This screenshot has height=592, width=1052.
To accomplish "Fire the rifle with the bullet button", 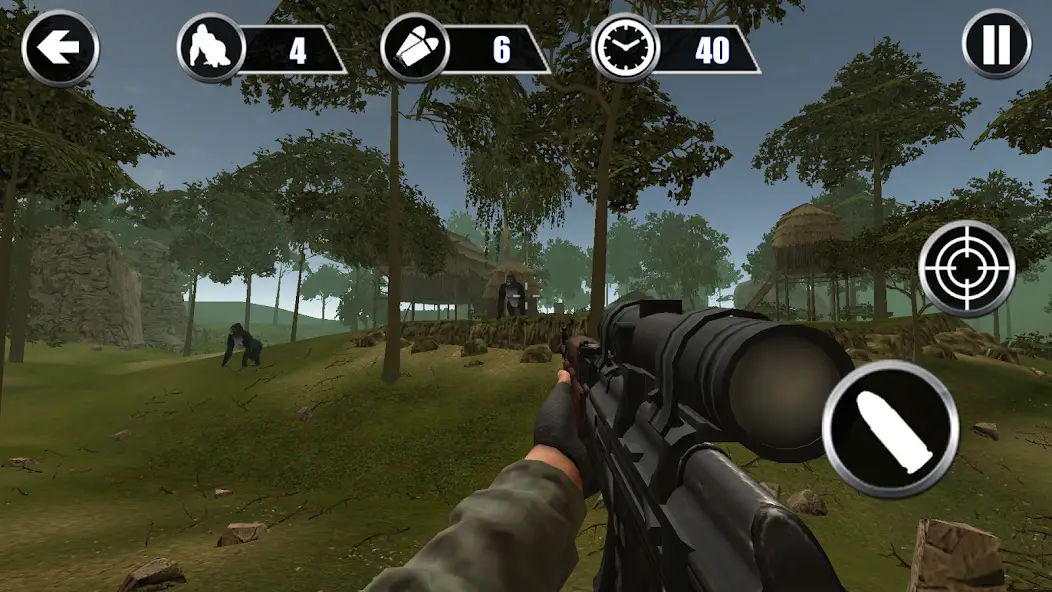I will [x=891, y=429].
